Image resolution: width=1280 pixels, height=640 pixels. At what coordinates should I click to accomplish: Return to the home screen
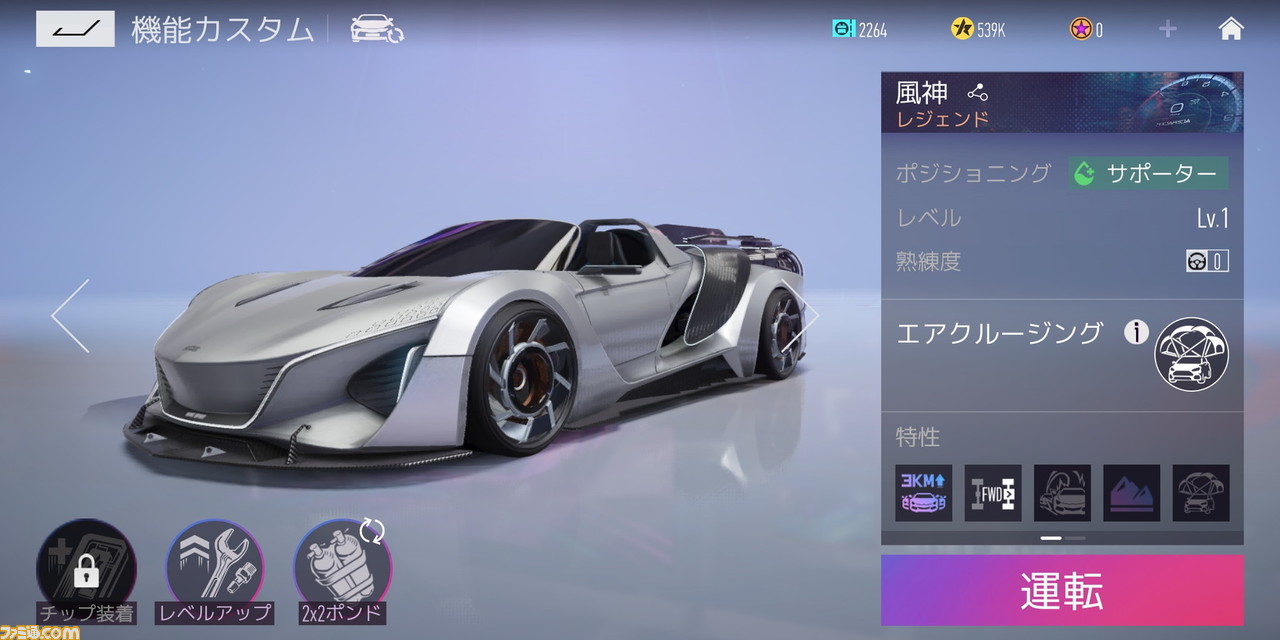[x=1231, y=29]
